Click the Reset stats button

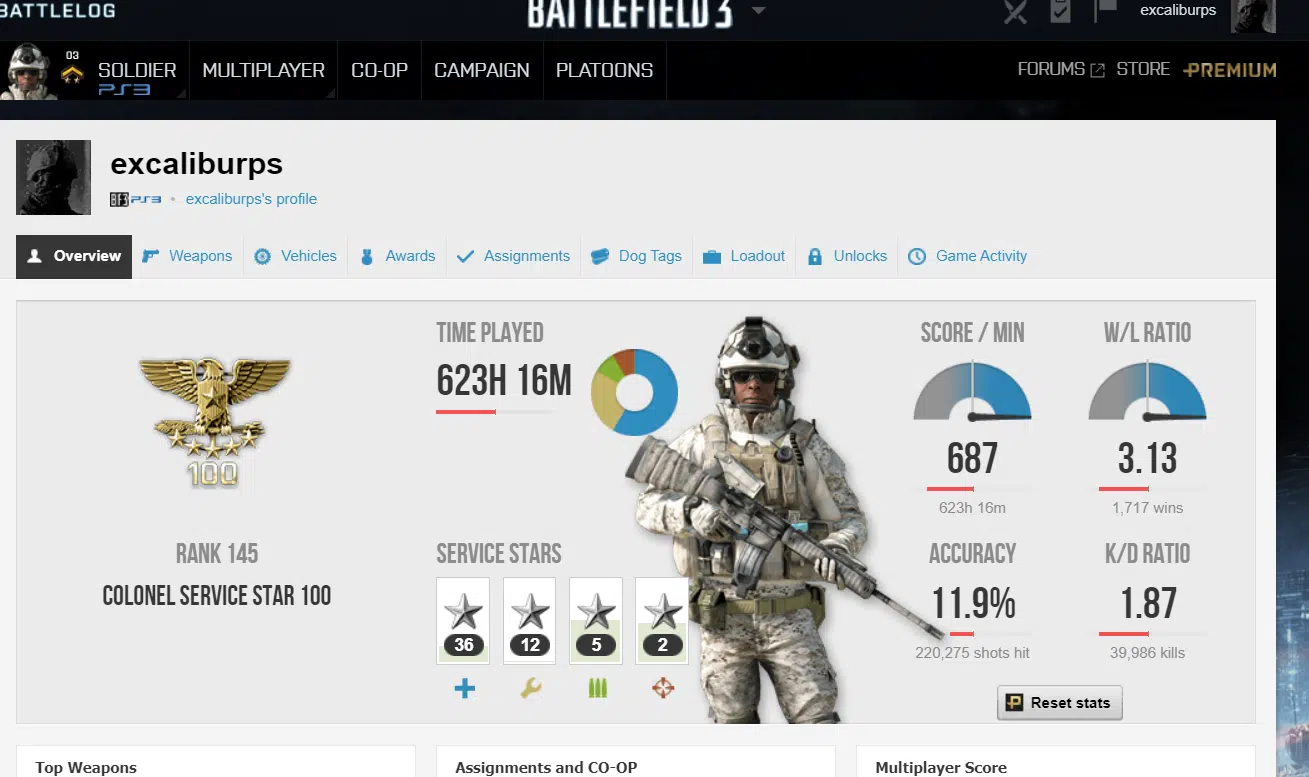coord(1059,702)
